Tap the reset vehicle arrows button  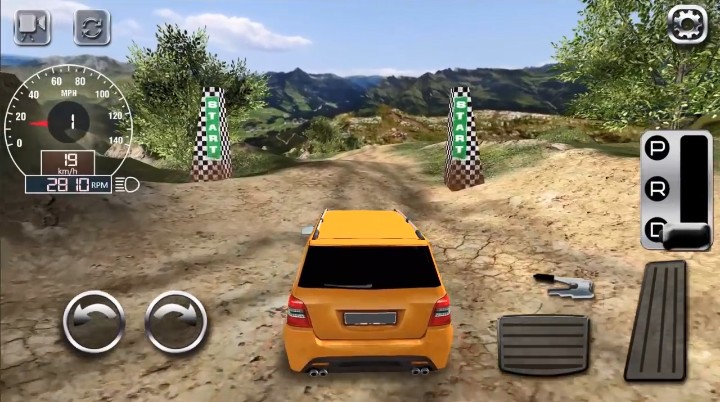point(92,26)
